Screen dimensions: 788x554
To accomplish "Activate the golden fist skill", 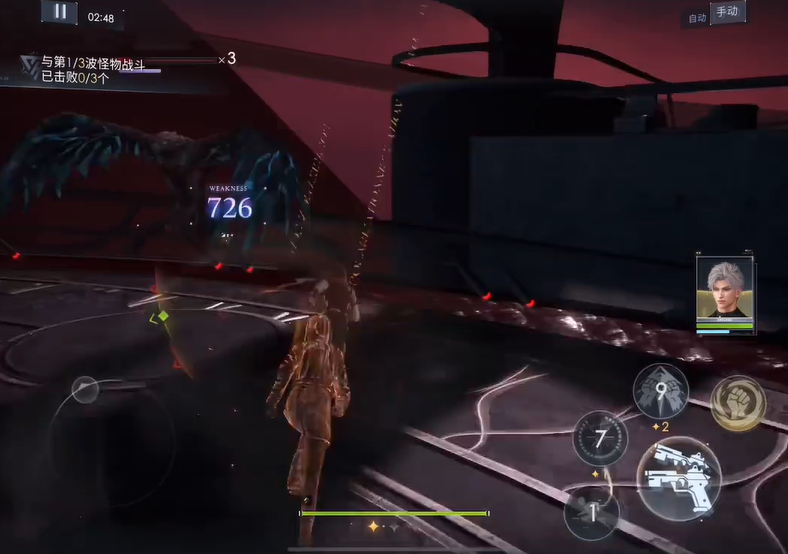I will pos(738,403).
